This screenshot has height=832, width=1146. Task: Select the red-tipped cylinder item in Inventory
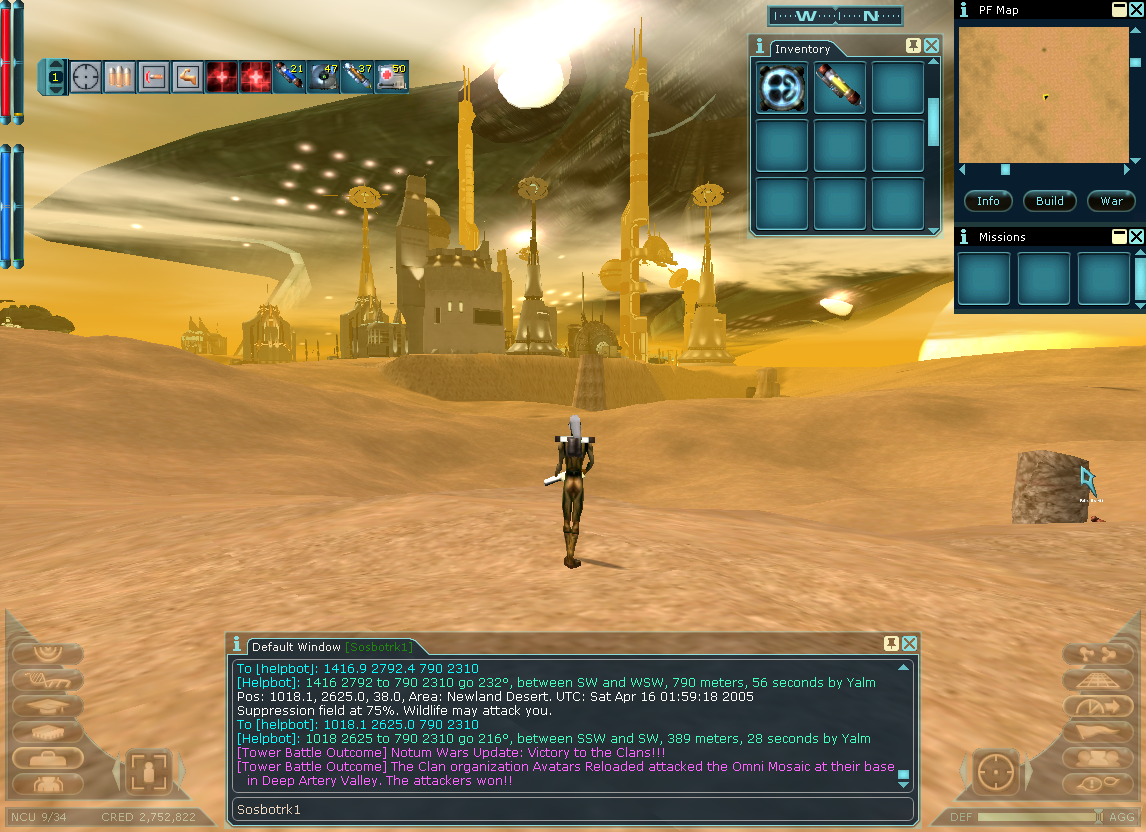(839, 87)
